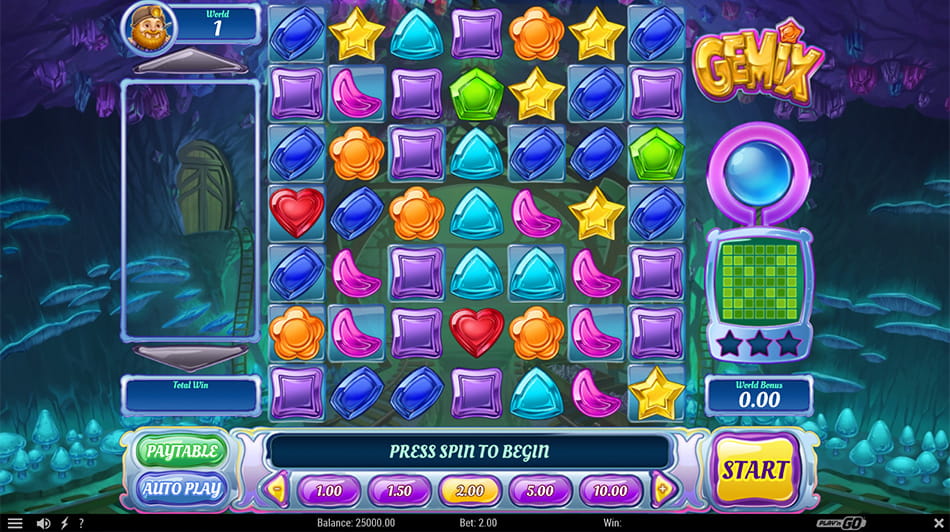This screenshot has height=532, width=950.
Task: Select the 1.00 bet amount
Action: point(329,491)
